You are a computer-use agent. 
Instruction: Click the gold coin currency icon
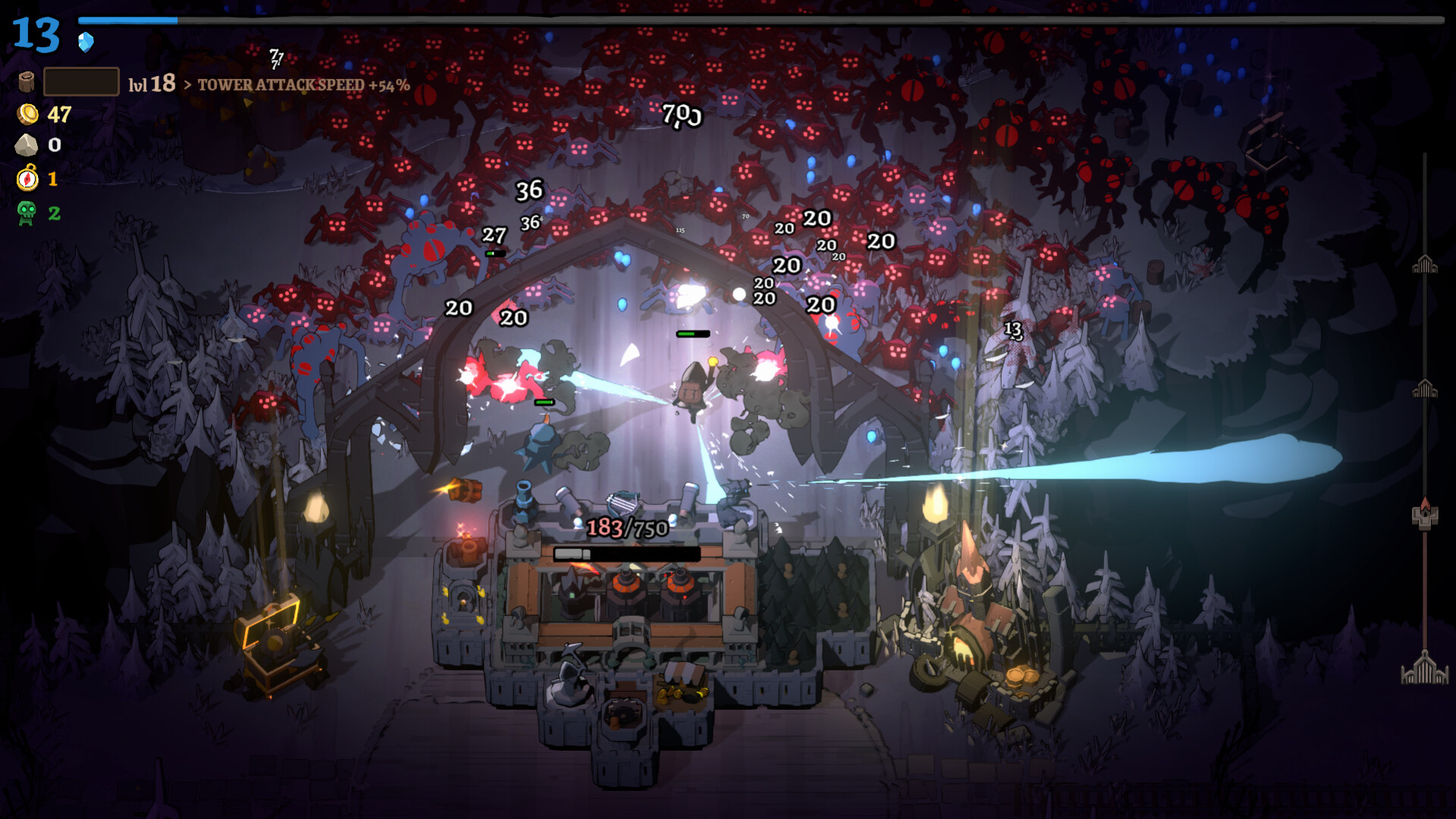[28, 115]
